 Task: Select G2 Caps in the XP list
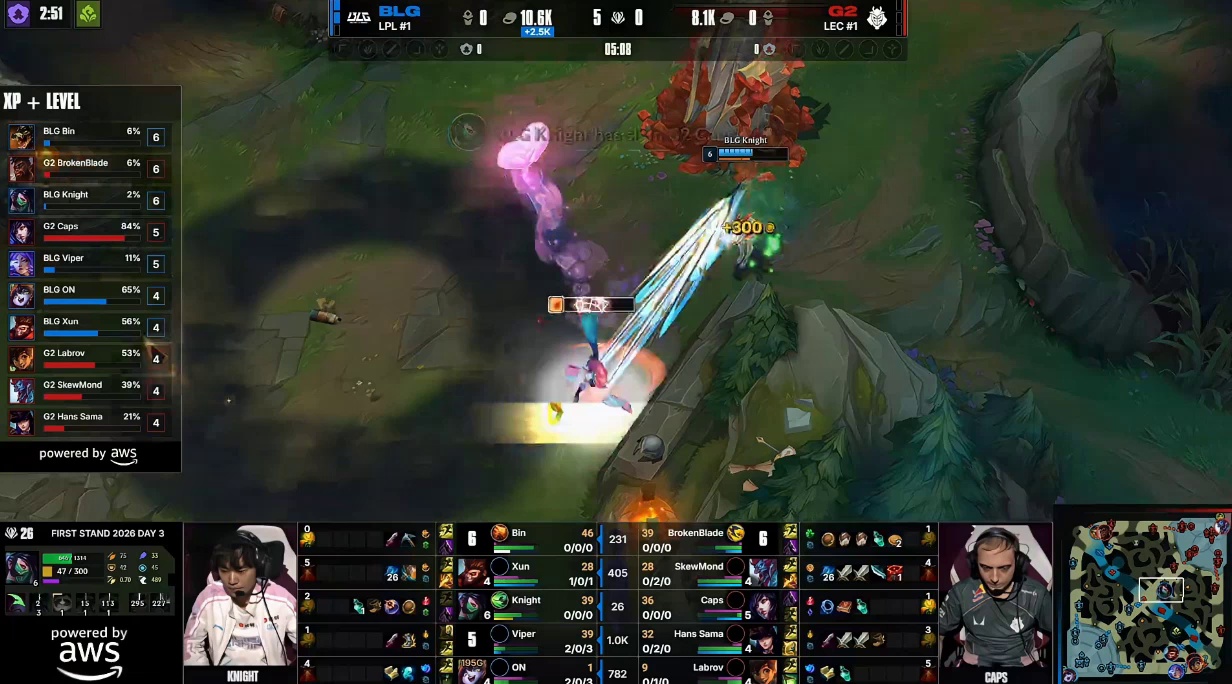coord(88,232)
